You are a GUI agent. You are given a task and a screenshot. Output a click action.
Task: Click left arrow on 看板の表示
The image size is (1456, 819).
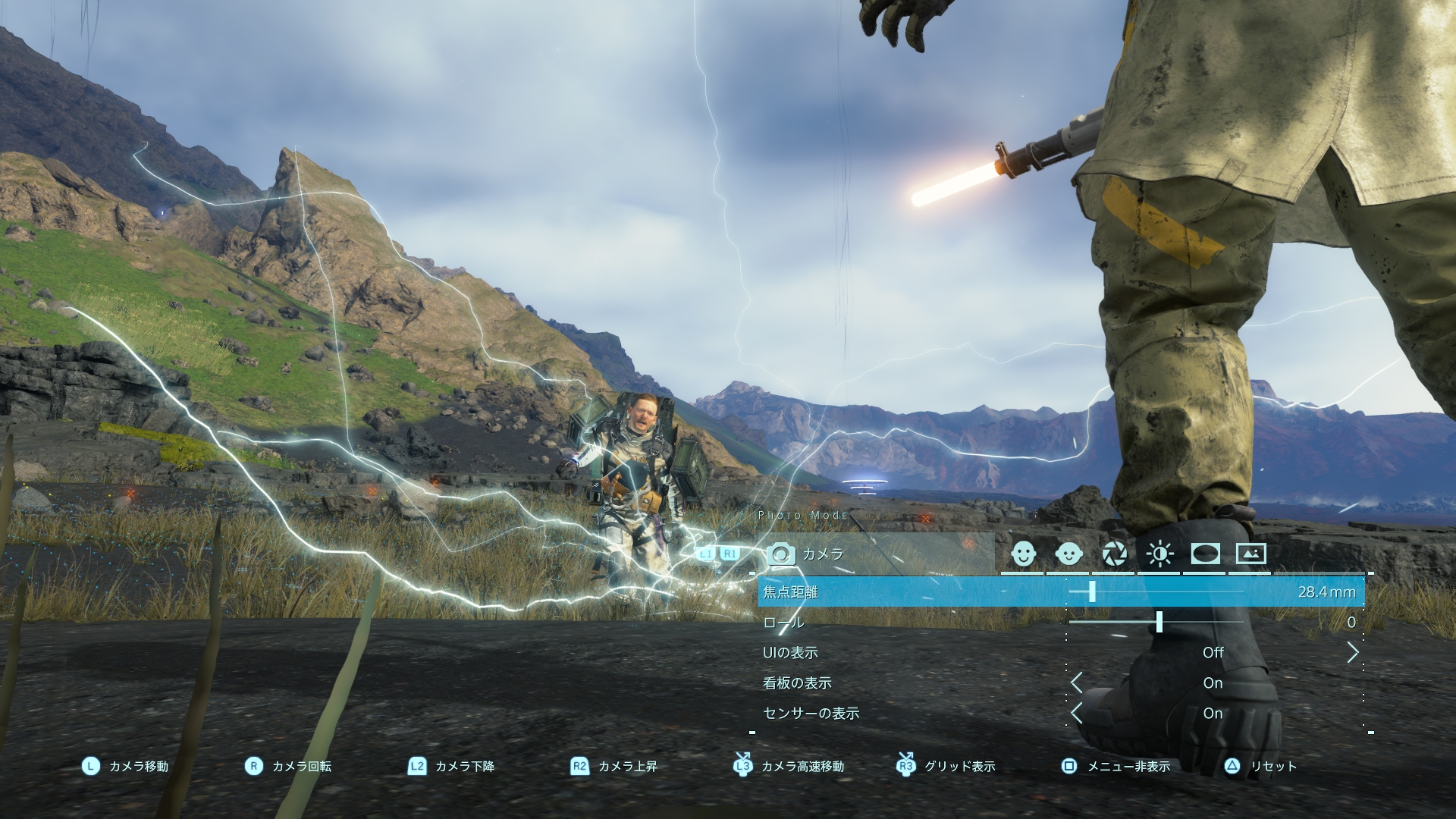[1077, 682]
